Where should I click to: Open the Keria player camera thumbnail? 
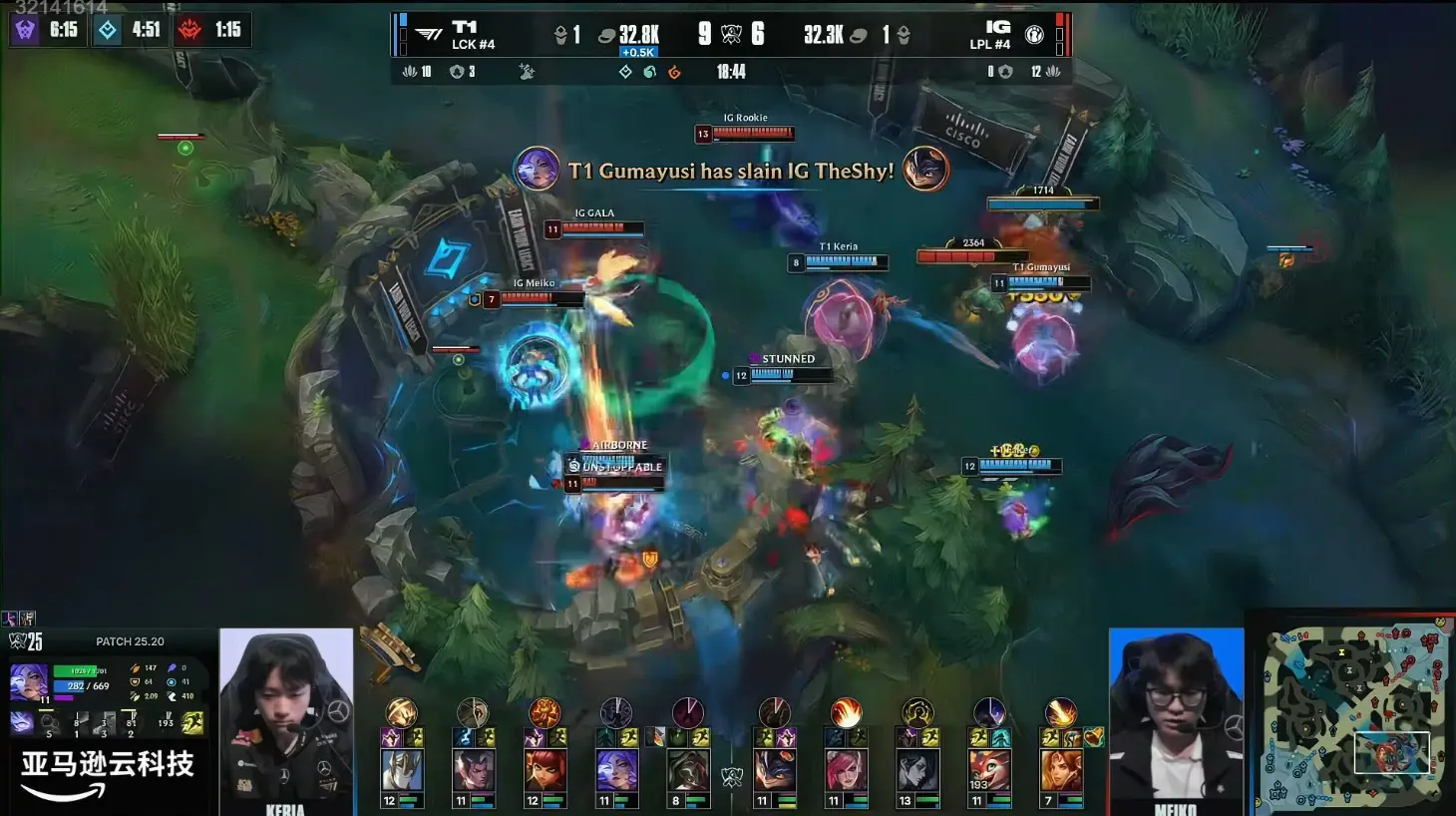(x=286, y=718)
